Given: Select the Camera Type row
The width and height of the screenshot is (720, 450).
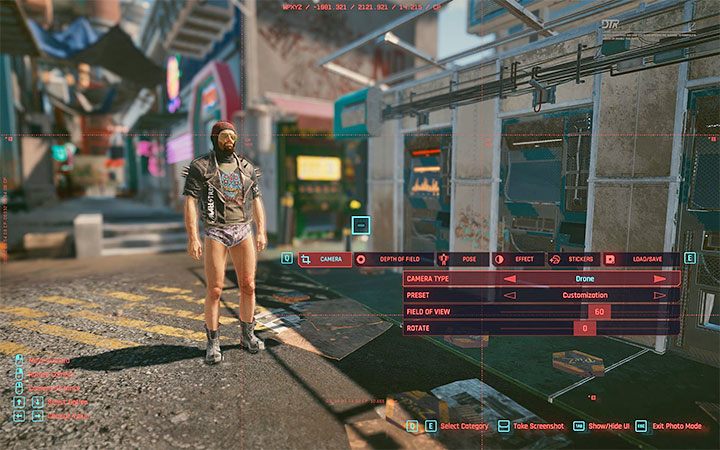Looking at the screenshot, I should (x=450, y=279).
